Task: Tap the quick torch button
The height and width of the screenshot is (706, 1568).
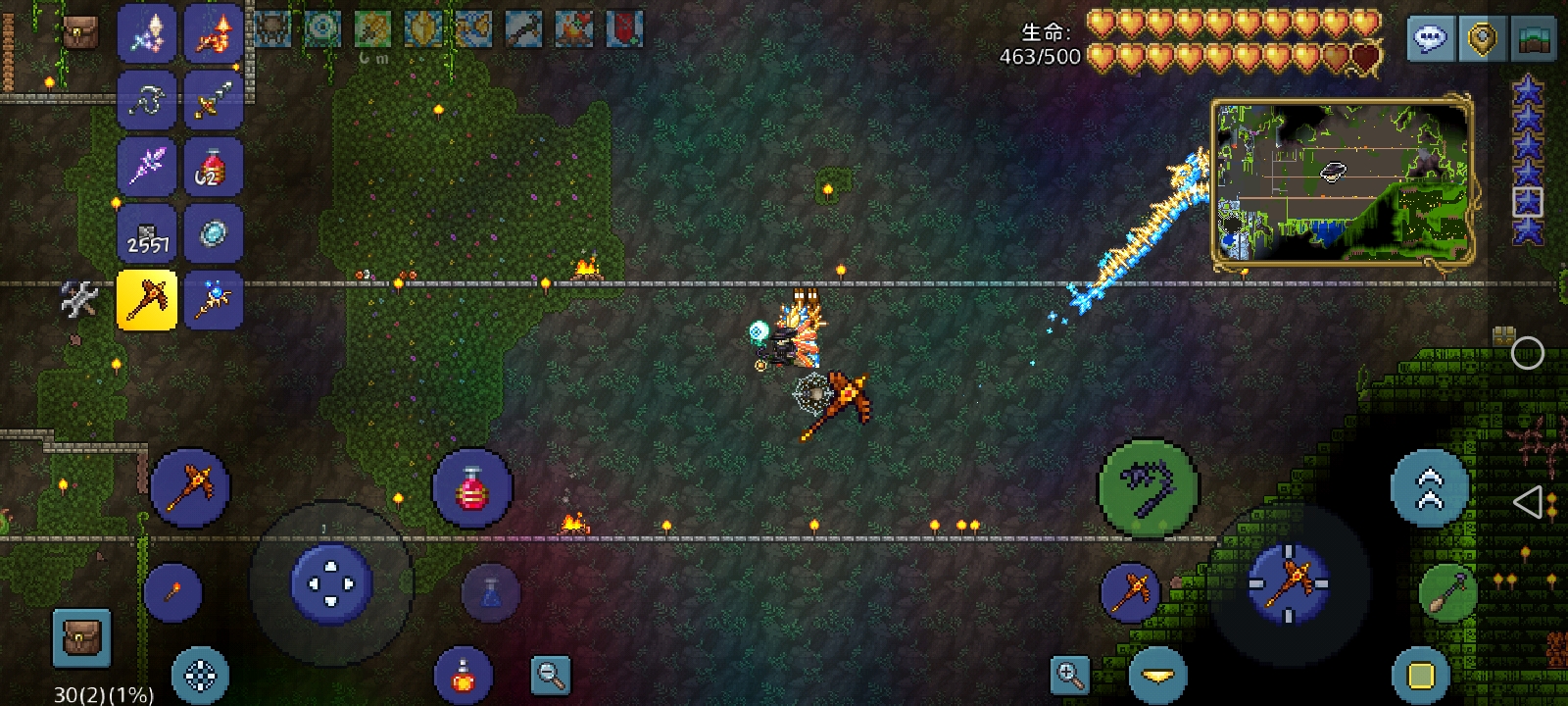Action: 172,592
